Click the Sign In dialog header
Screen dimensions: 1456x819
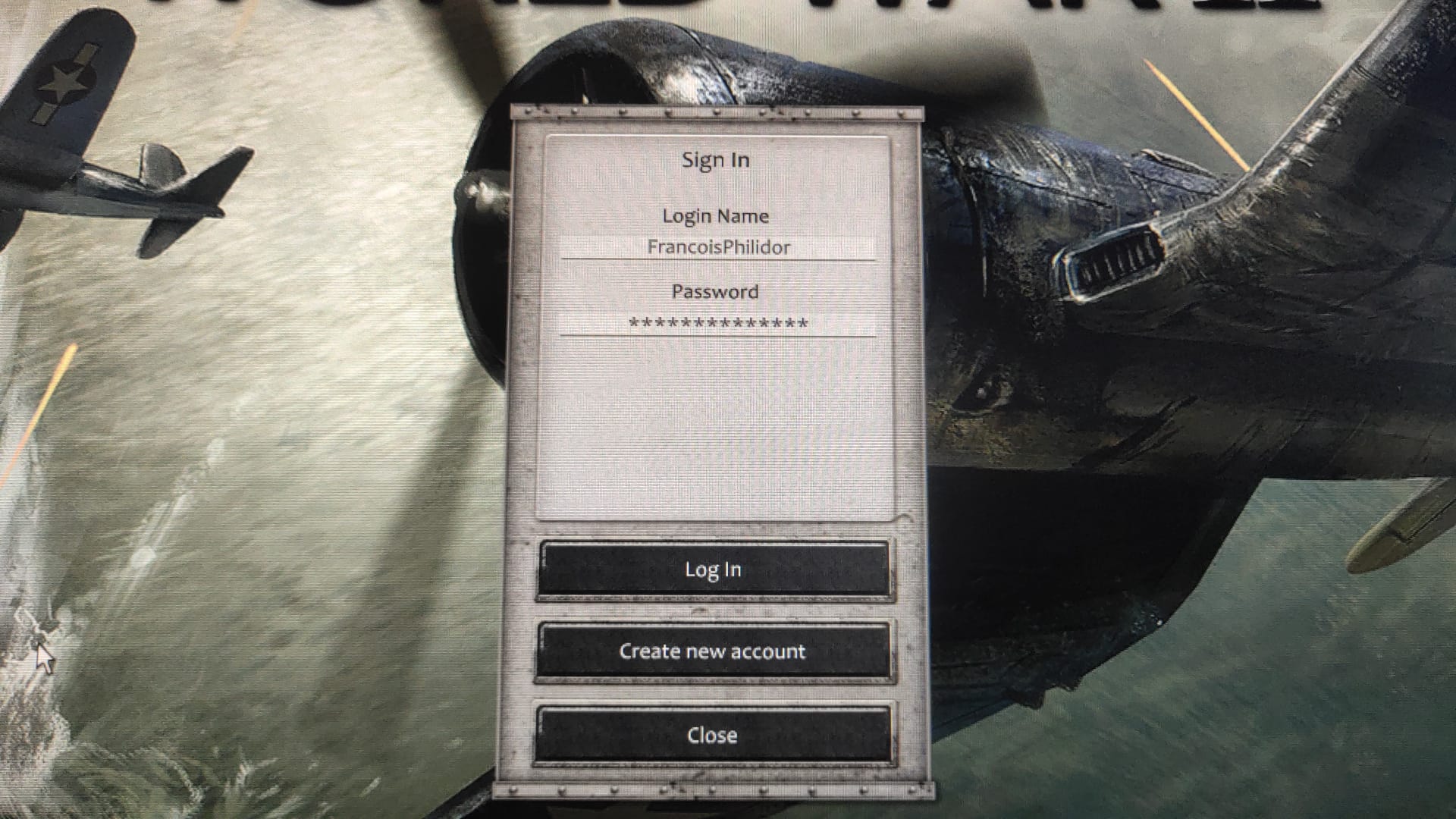[716, 159]
